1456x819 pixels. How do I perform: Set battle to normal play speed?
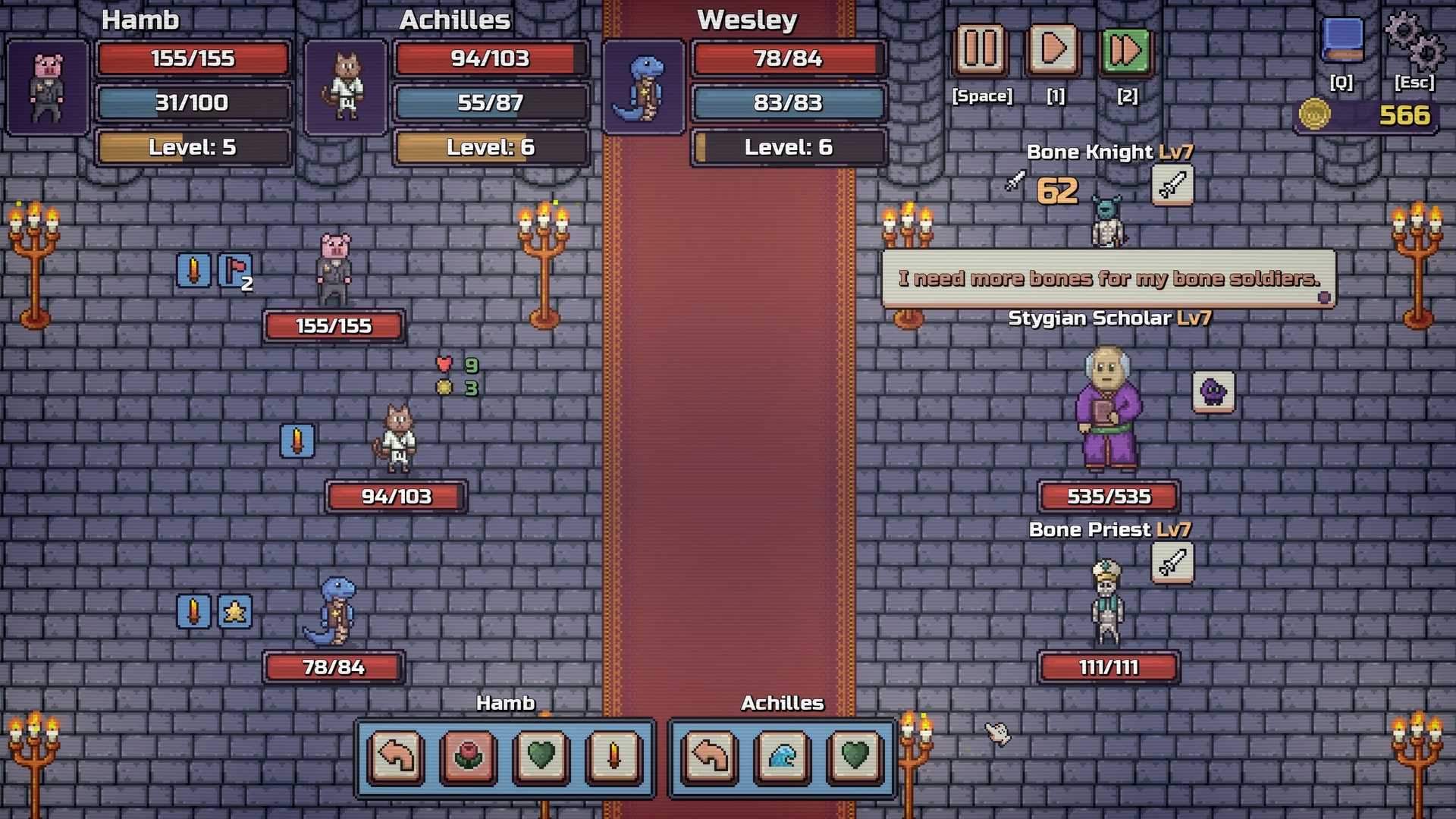click(x=1054, y=51)
